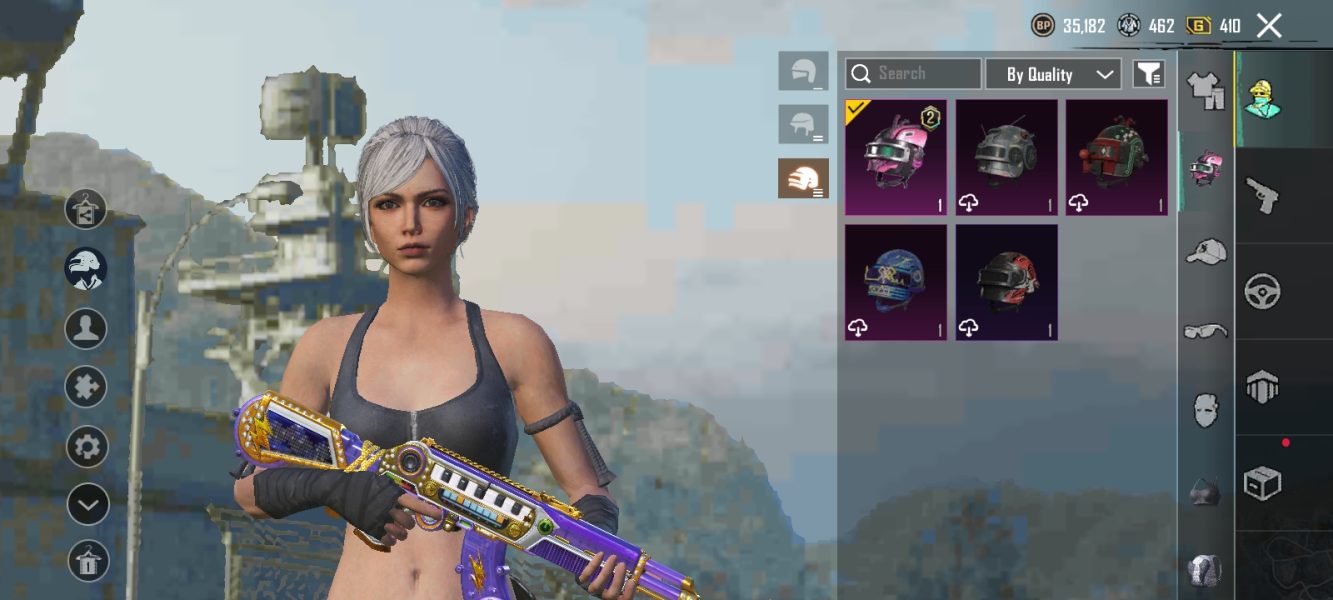
Task: Open the filter options funnel icon
Action: pos(1148,74)
